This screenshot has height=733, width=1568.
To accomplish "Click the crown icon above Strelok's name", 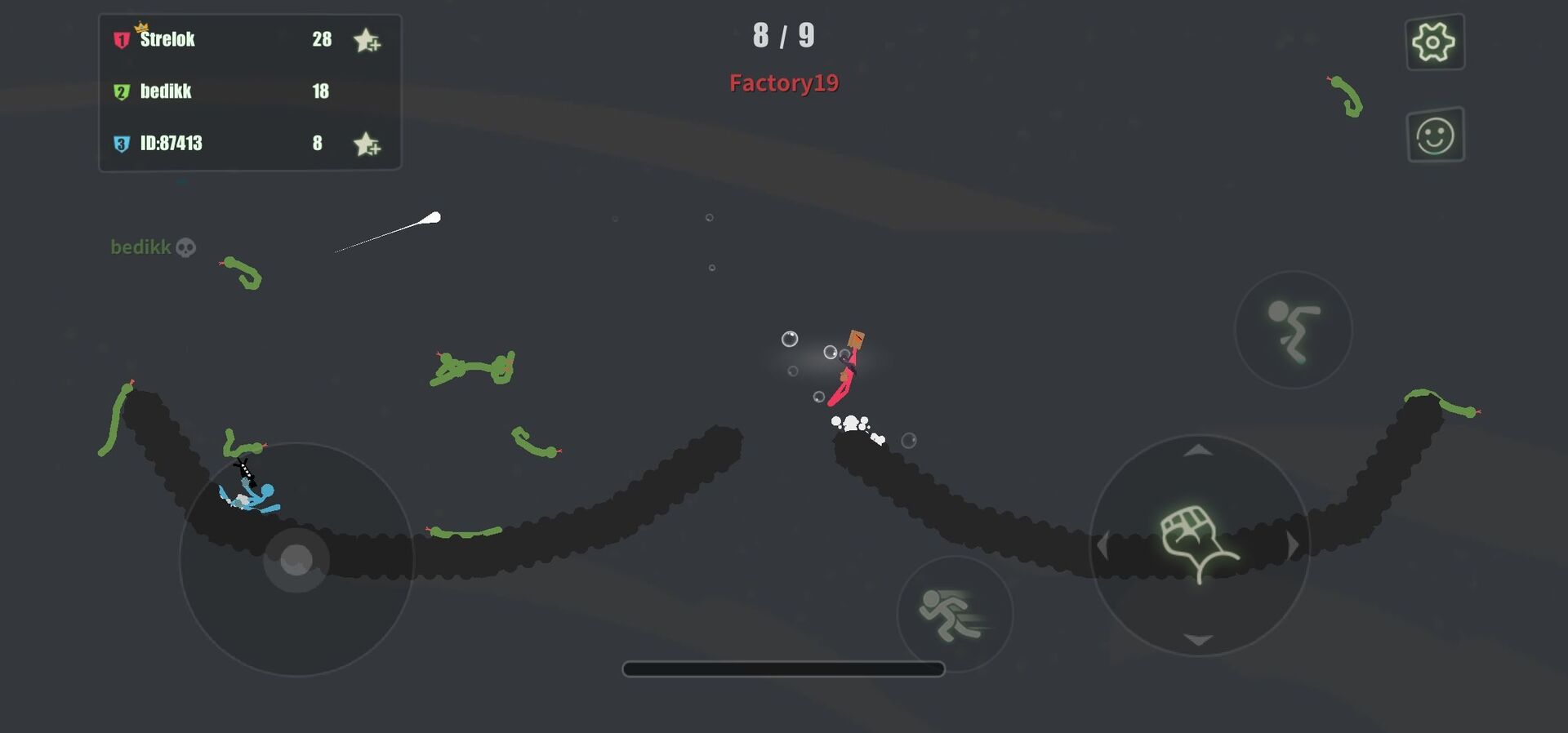I will (x=143, y=27).
